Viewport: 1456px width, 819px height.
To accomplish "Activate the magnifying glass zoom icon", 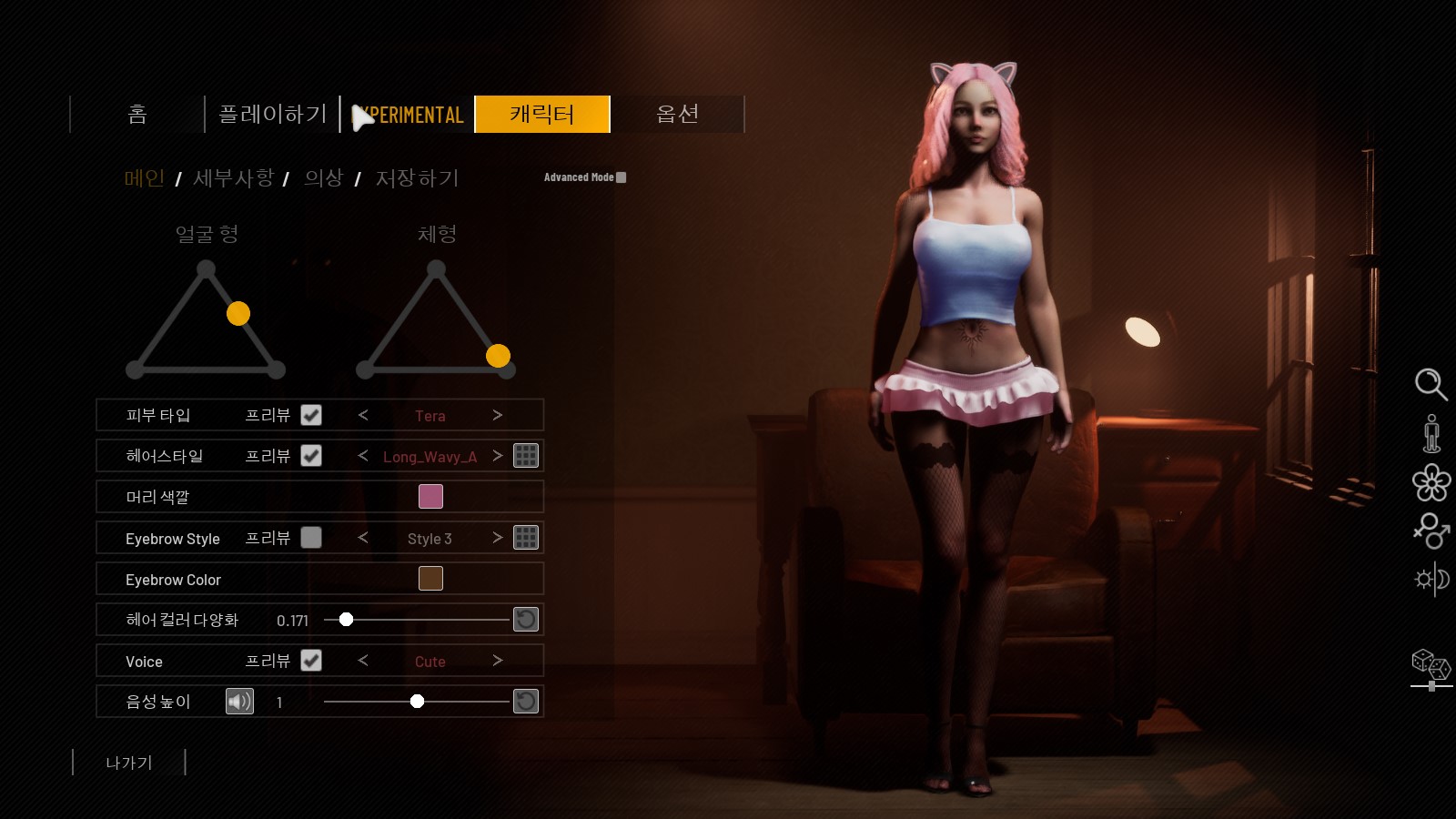I will click(1431, 384).
